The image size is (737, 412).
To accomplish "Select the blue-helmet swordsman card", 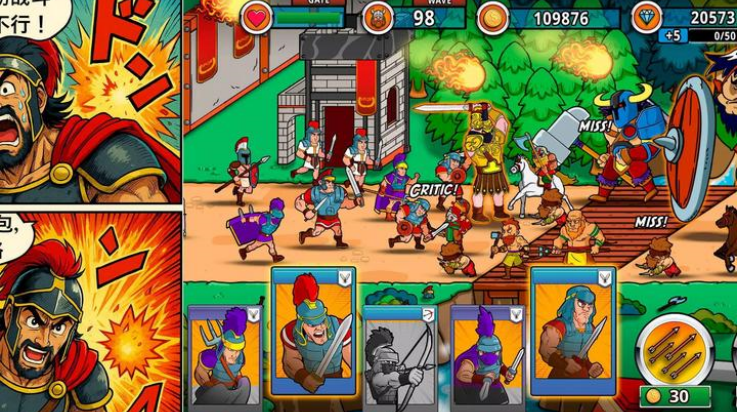I will (x=572, y=330).
